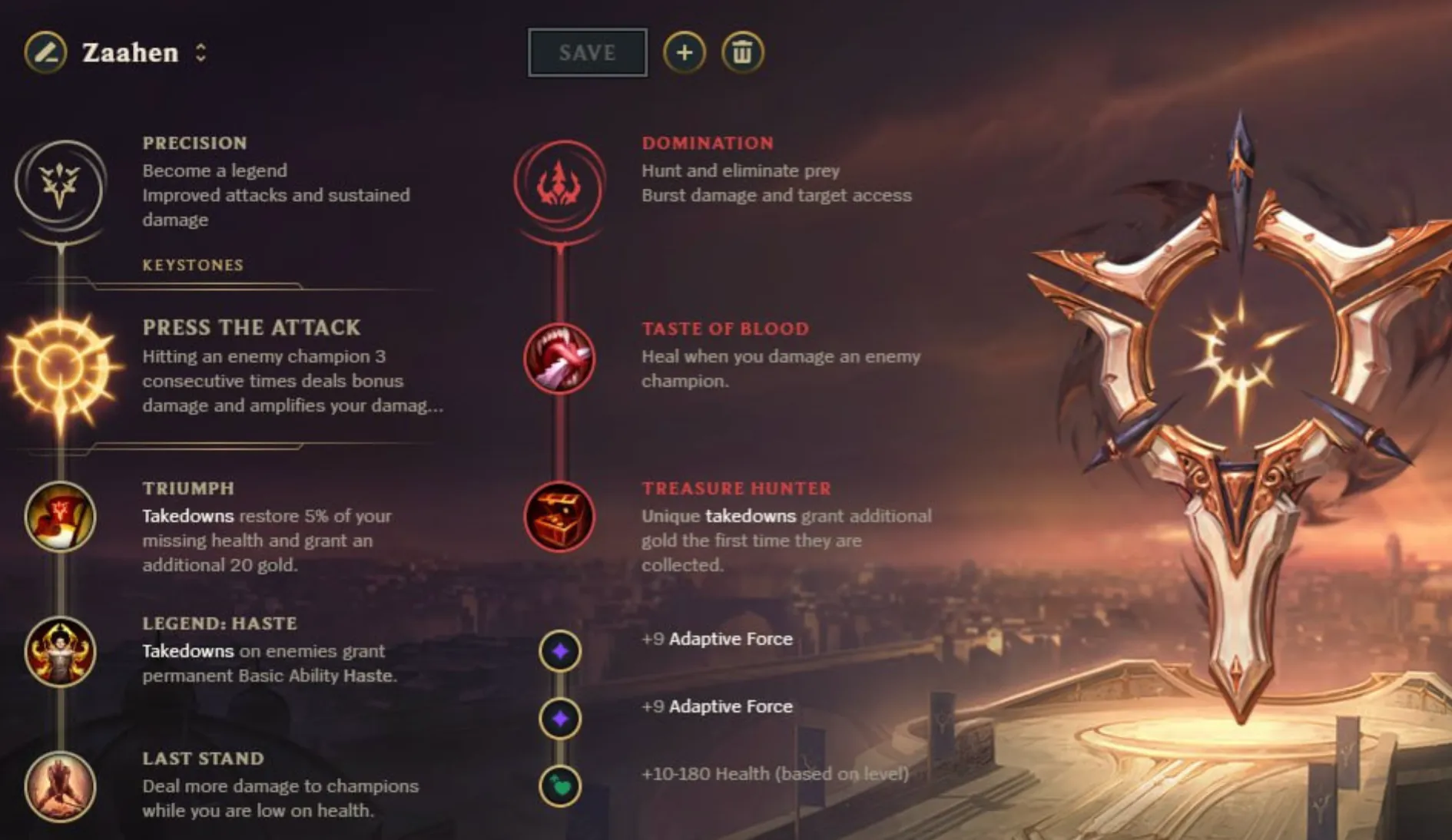Screen dimensions: 1452x840
Task: Click the Zaahen rune page emblem icon
Action: click(46, 52)
